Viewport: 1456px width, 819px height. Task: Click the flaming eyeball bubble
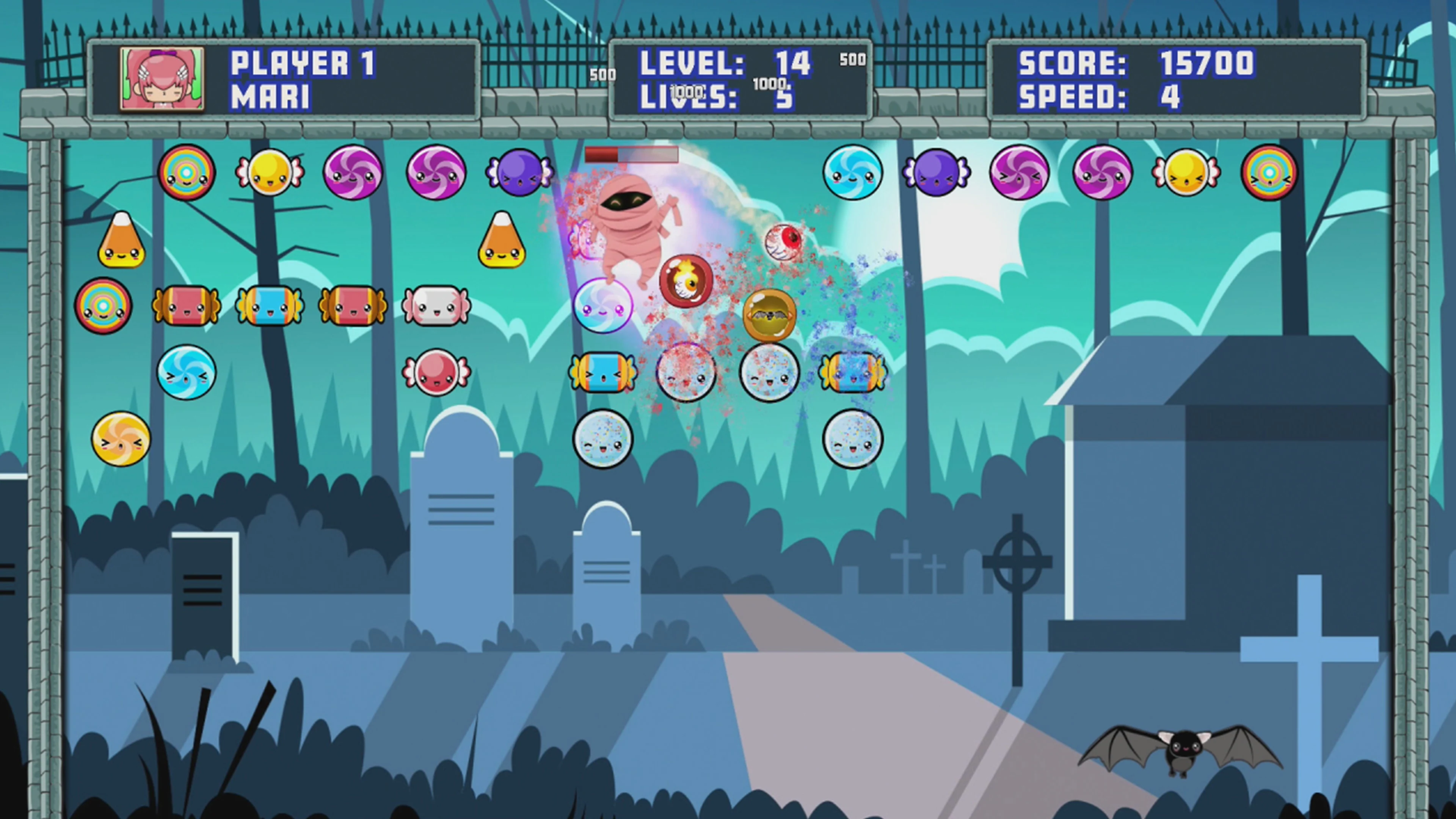click(x=686, y=280)
